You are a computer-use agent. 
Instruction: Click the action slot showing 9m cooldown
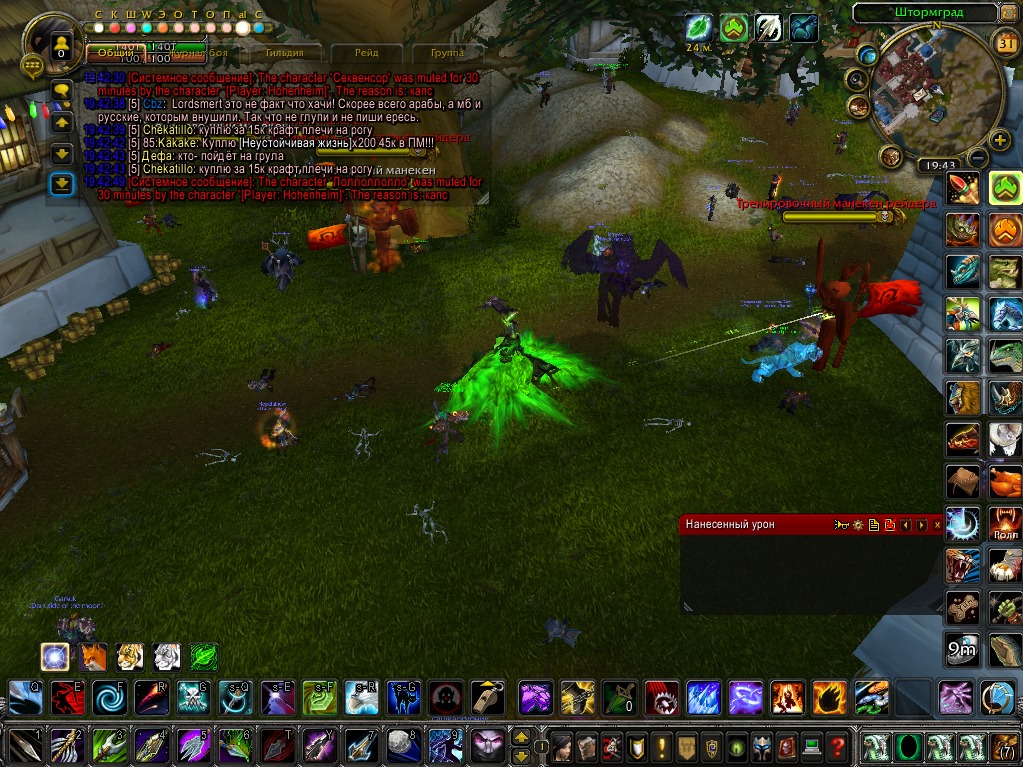pos(963,649)
